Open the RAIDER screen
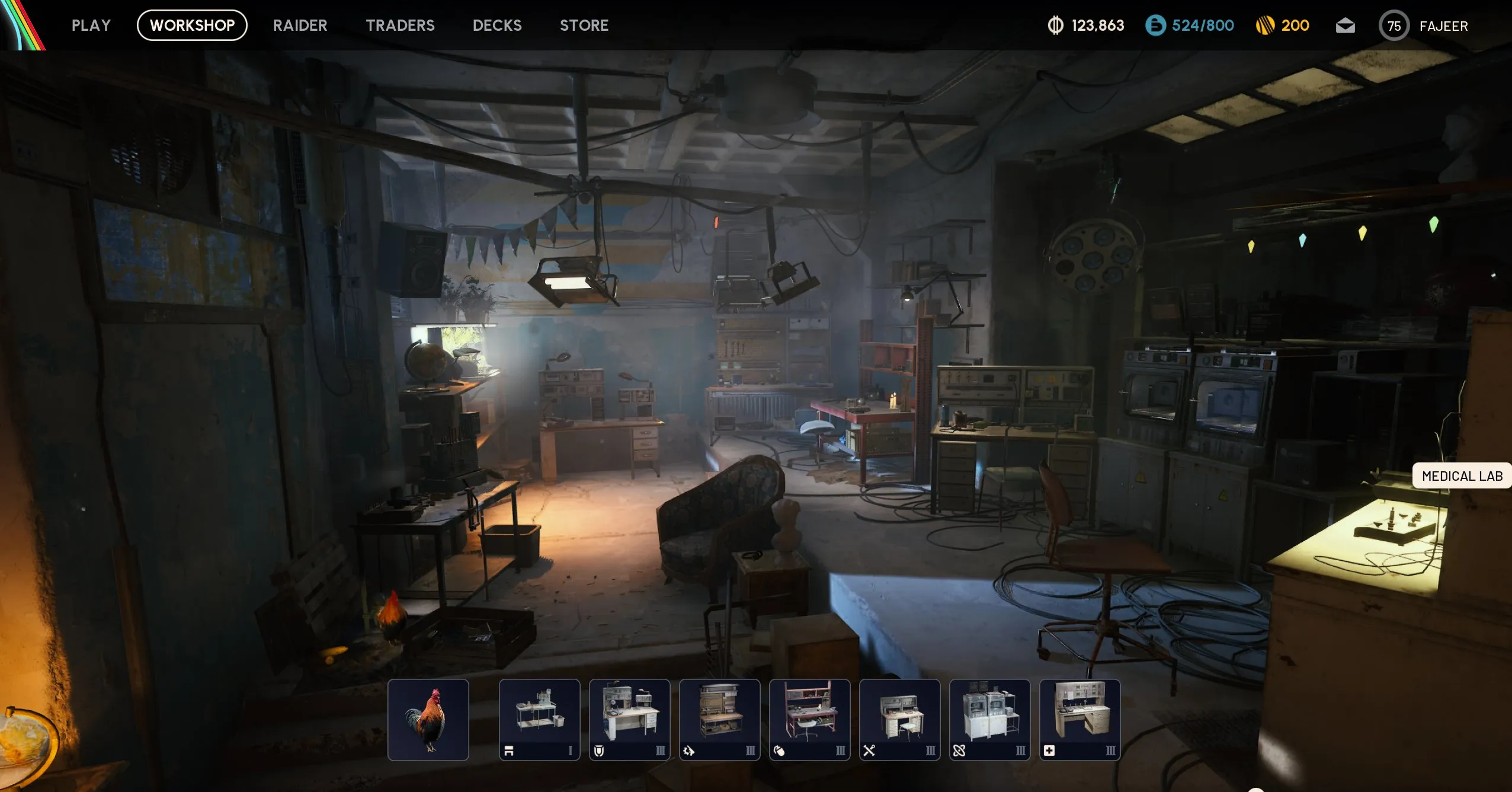Image resolution: width=1512 pixels, height=792 pixels. pyautogui.click(x=300, y=25)
